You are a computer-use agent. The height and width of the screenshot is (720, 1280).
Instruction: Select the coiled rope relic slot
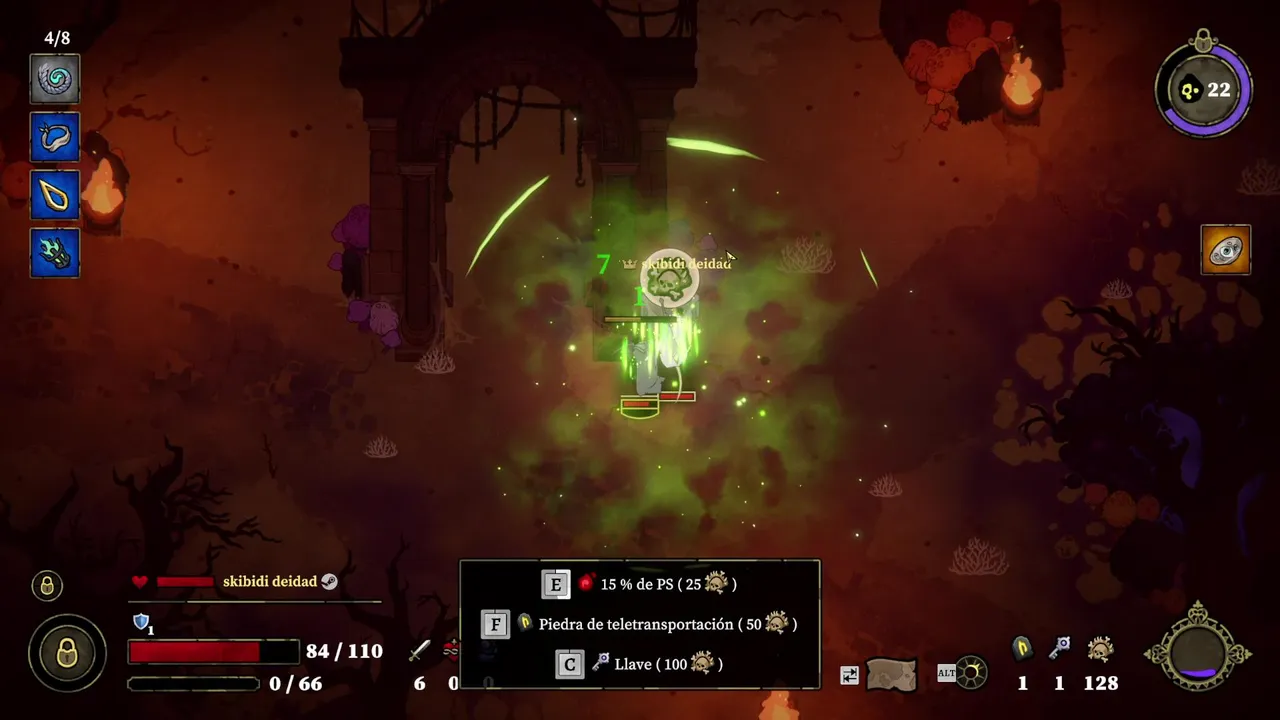point(55,79)
